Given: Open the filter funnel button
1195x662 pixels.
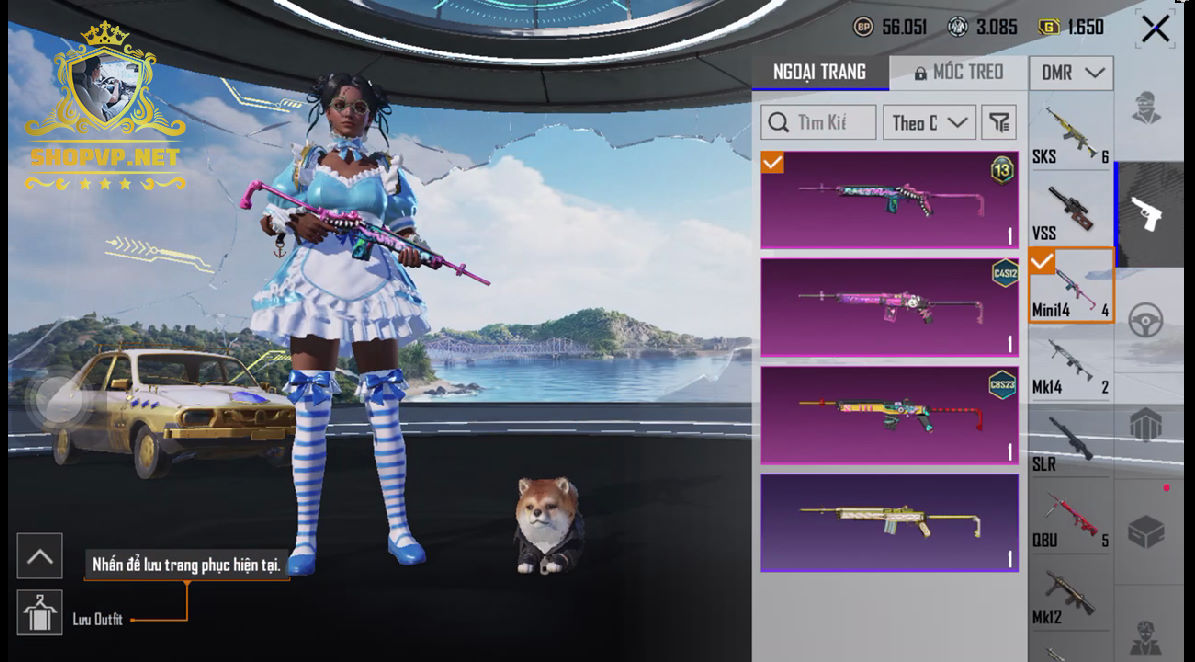Looking at the screenshot, I should click(x=999, y=123).
